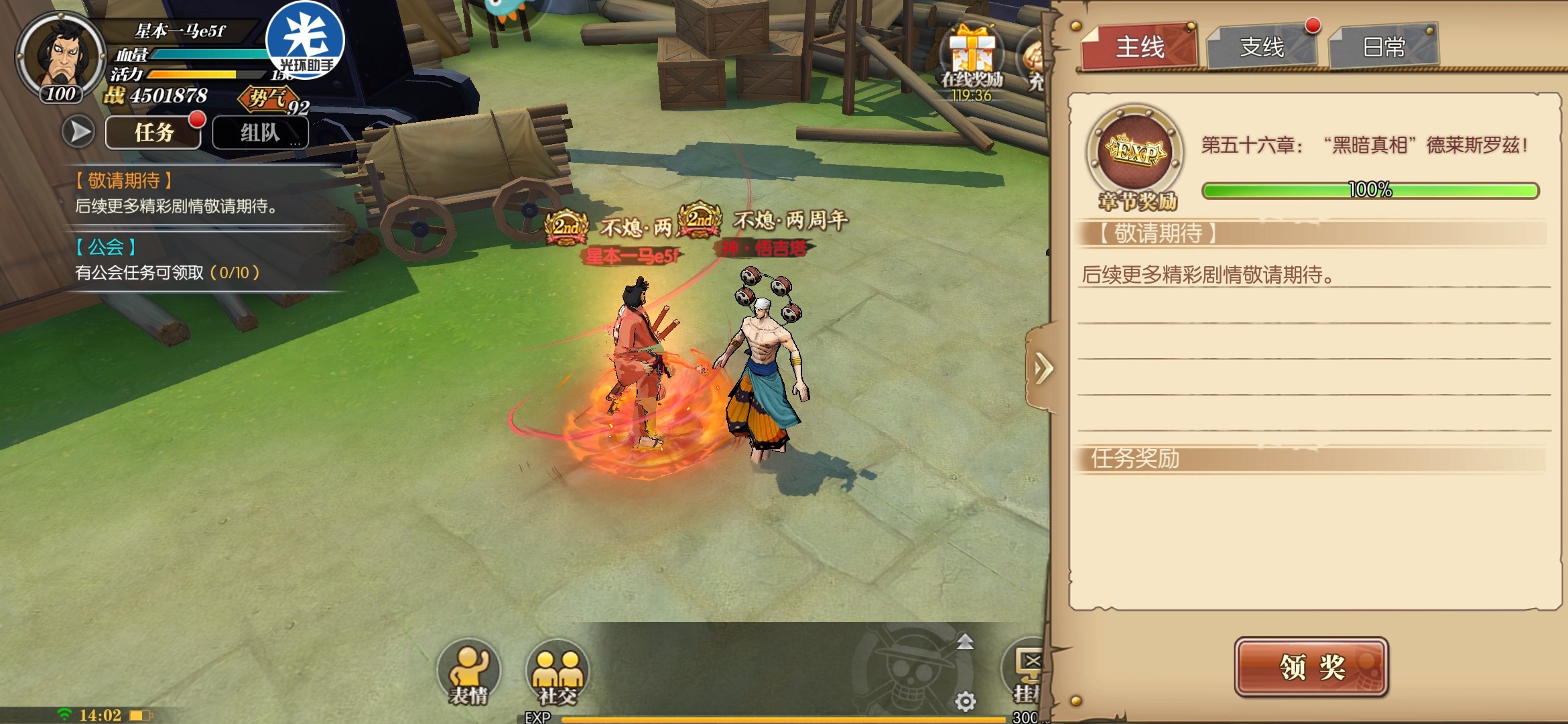This screenshot has height=724, width=1568.
Task: Toggle the quest tracker arrow button
Action: 79,131
